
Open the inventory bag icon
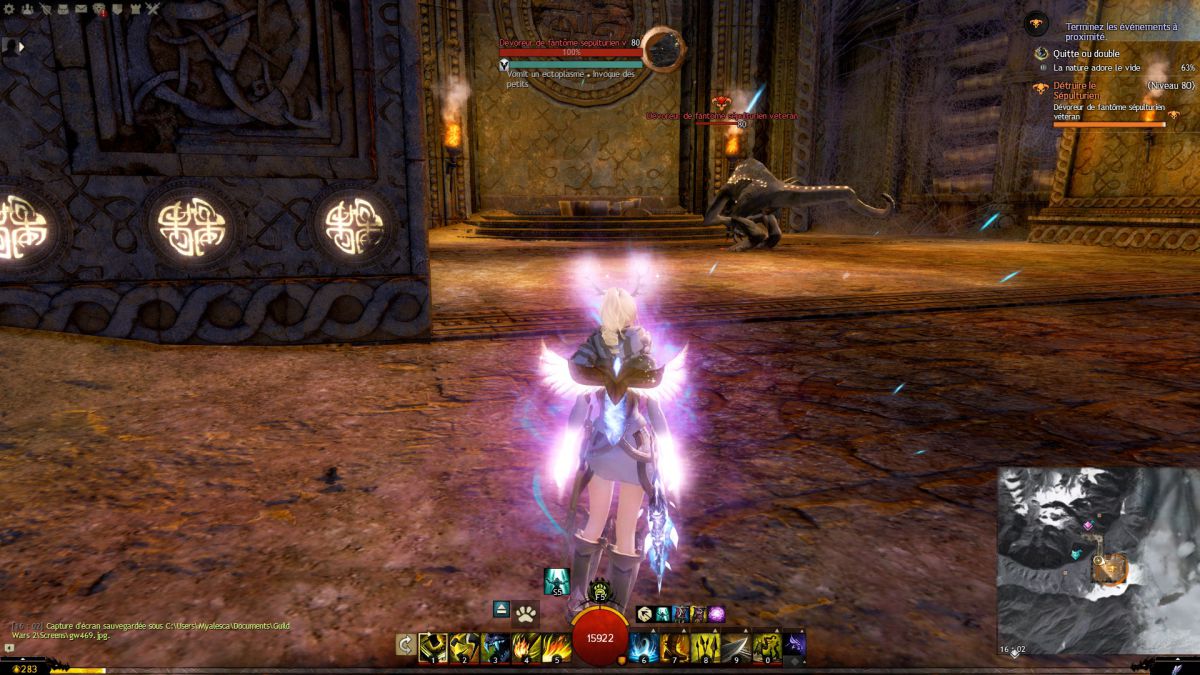[63, 9]
